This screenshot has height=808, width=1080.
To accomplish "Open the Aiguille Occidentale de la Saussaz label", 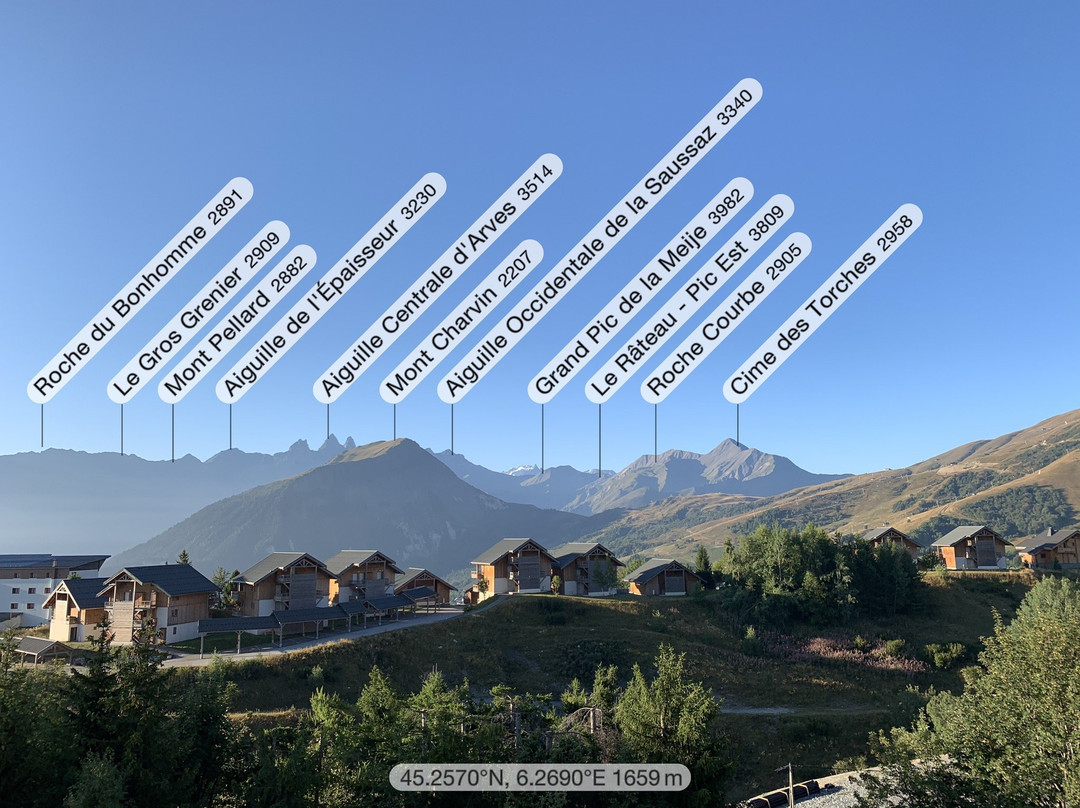I will coord(599,241).
